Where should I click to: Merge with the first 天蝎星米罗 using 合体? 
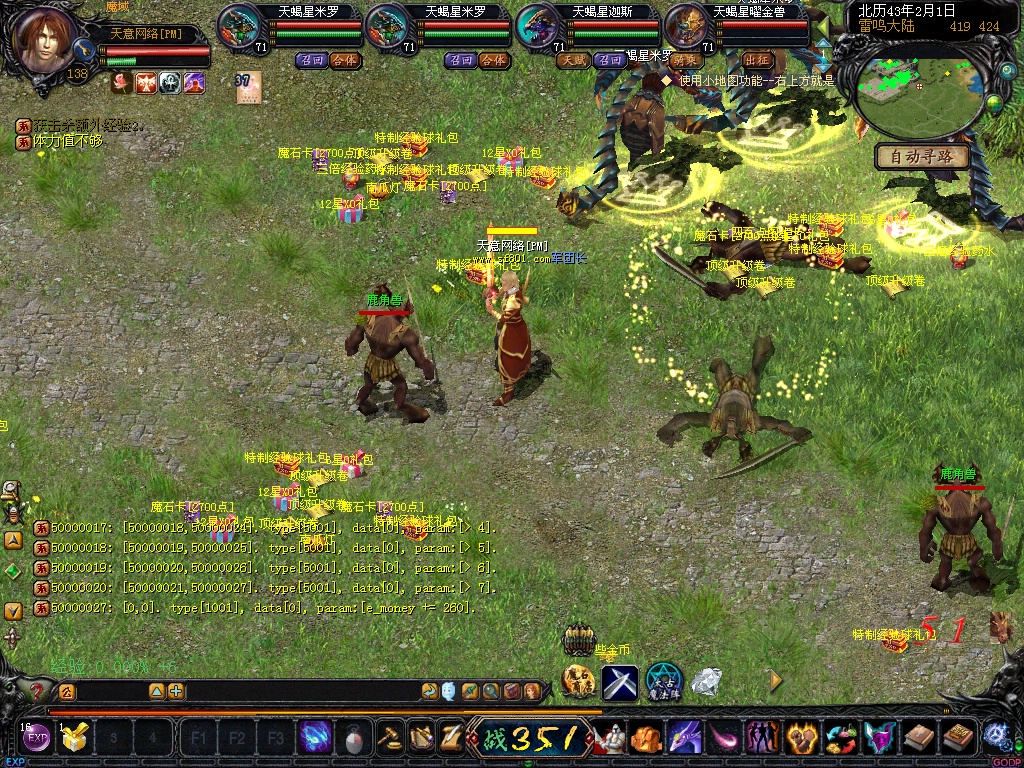(x=344, y=60)
